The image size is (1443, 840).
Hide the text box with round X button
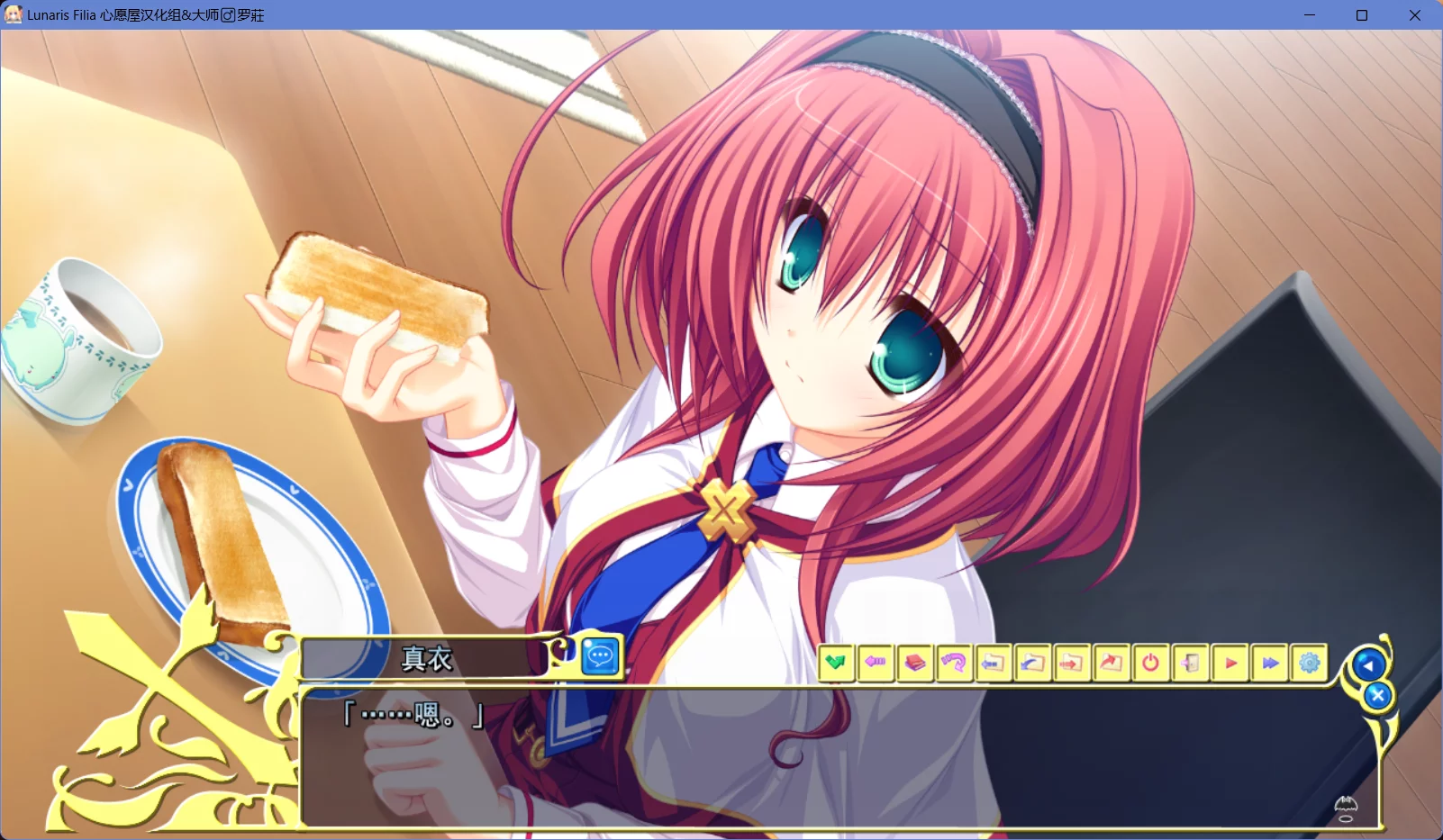click(1377, 695)
